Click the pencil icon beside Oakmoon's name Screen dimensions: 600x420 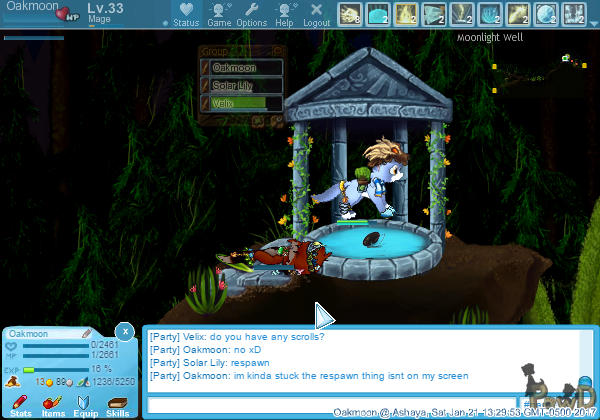tap(87, 333)
